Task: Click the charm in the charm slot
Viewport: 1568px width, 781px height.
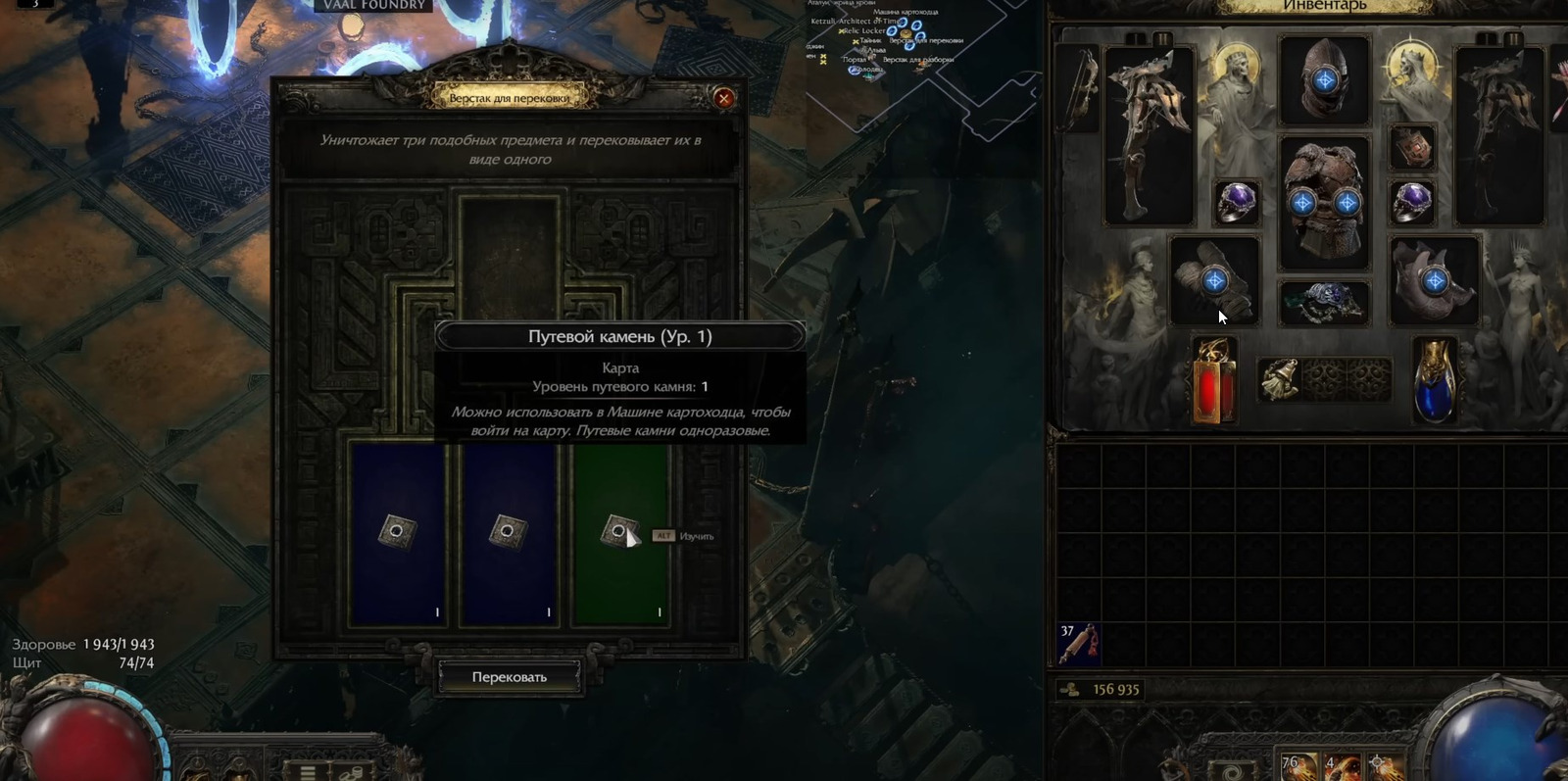Action: point(1279,379)
